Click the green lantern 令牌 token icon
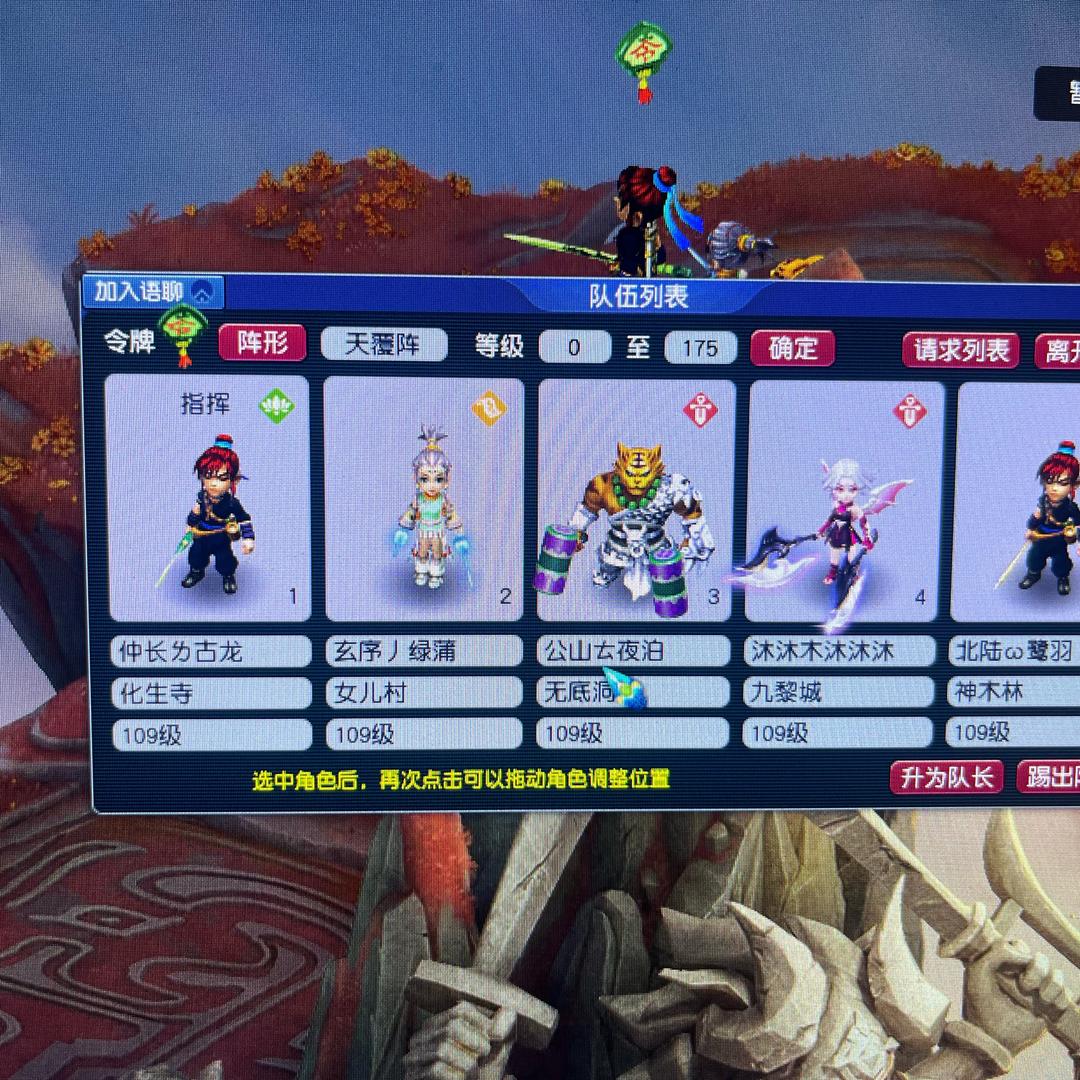 click(183, 332)
